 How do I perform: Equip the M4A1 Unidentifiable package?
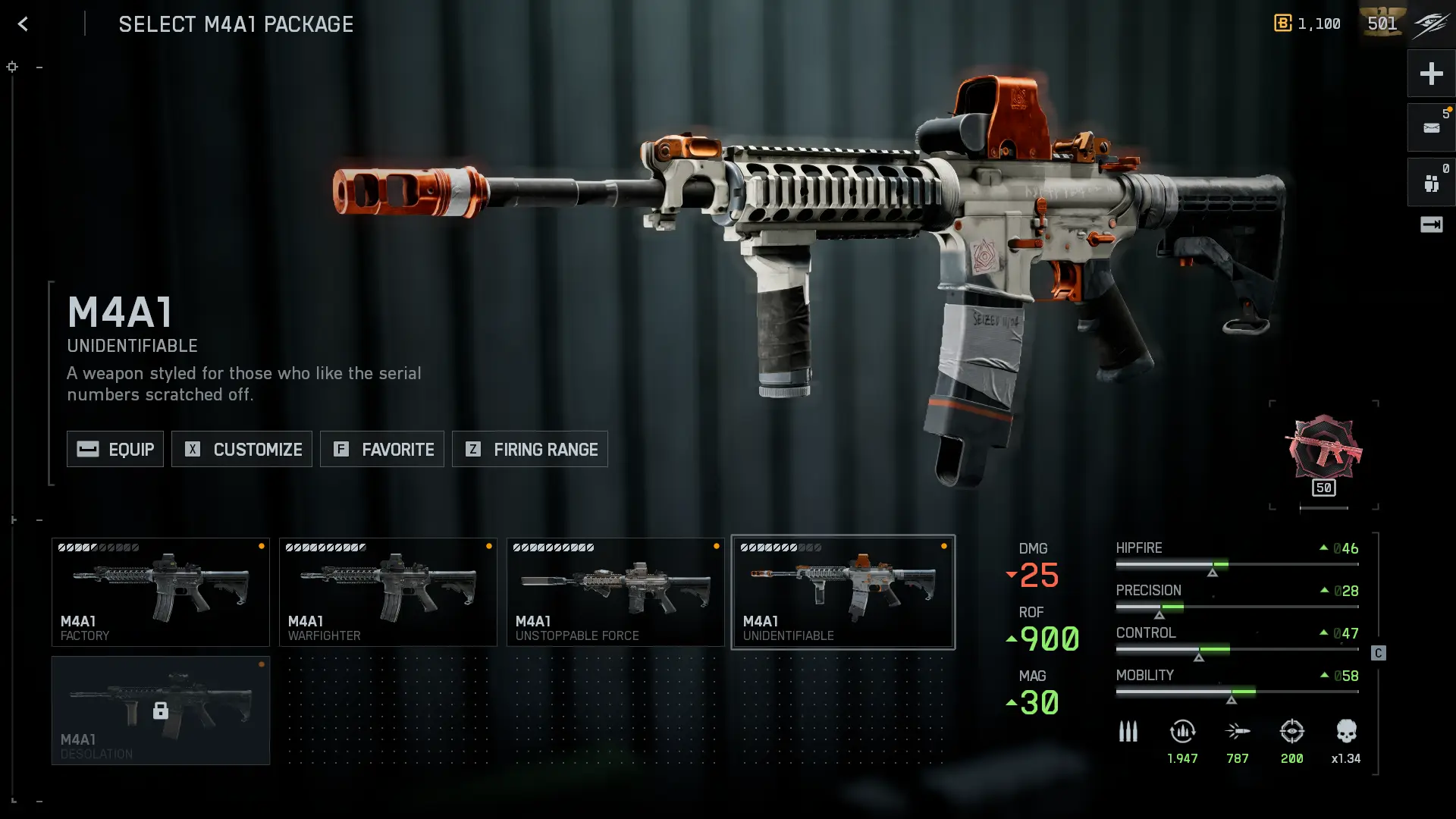point(115,449)
